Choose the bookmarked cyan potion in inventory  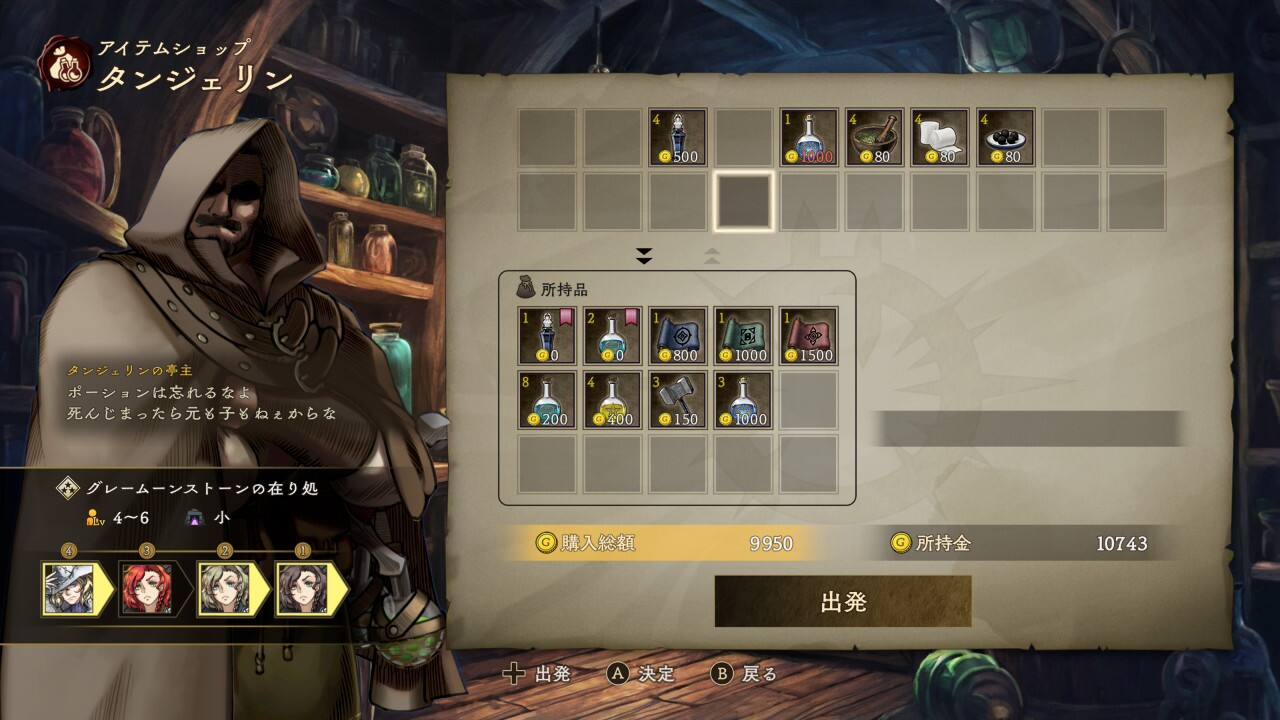[x=612, y=335]
